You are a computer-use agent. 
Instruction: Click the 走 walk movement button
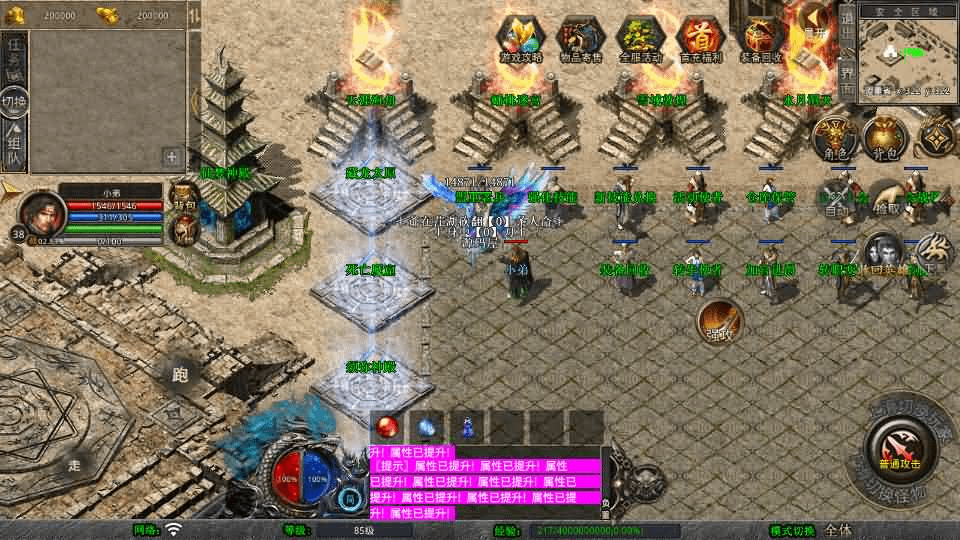[74, 464]
